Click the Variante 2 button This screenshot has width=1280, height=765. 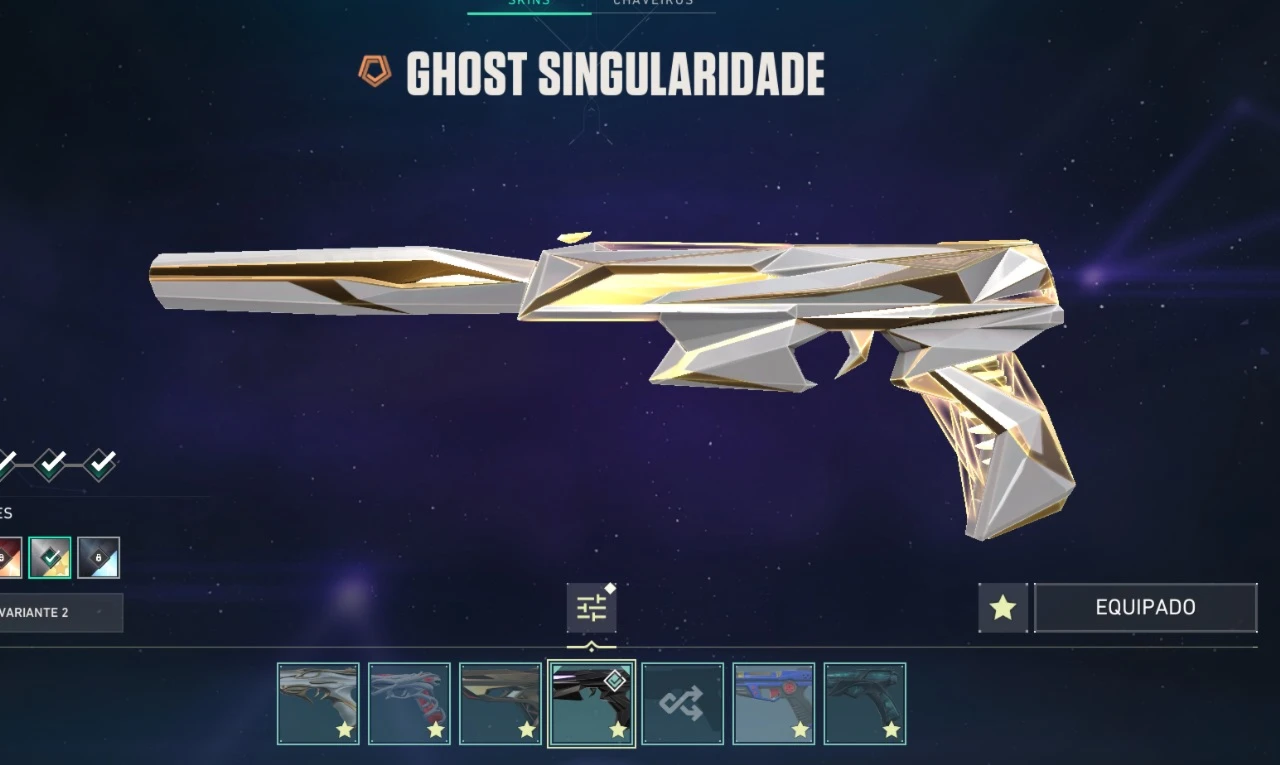[58, 612]
